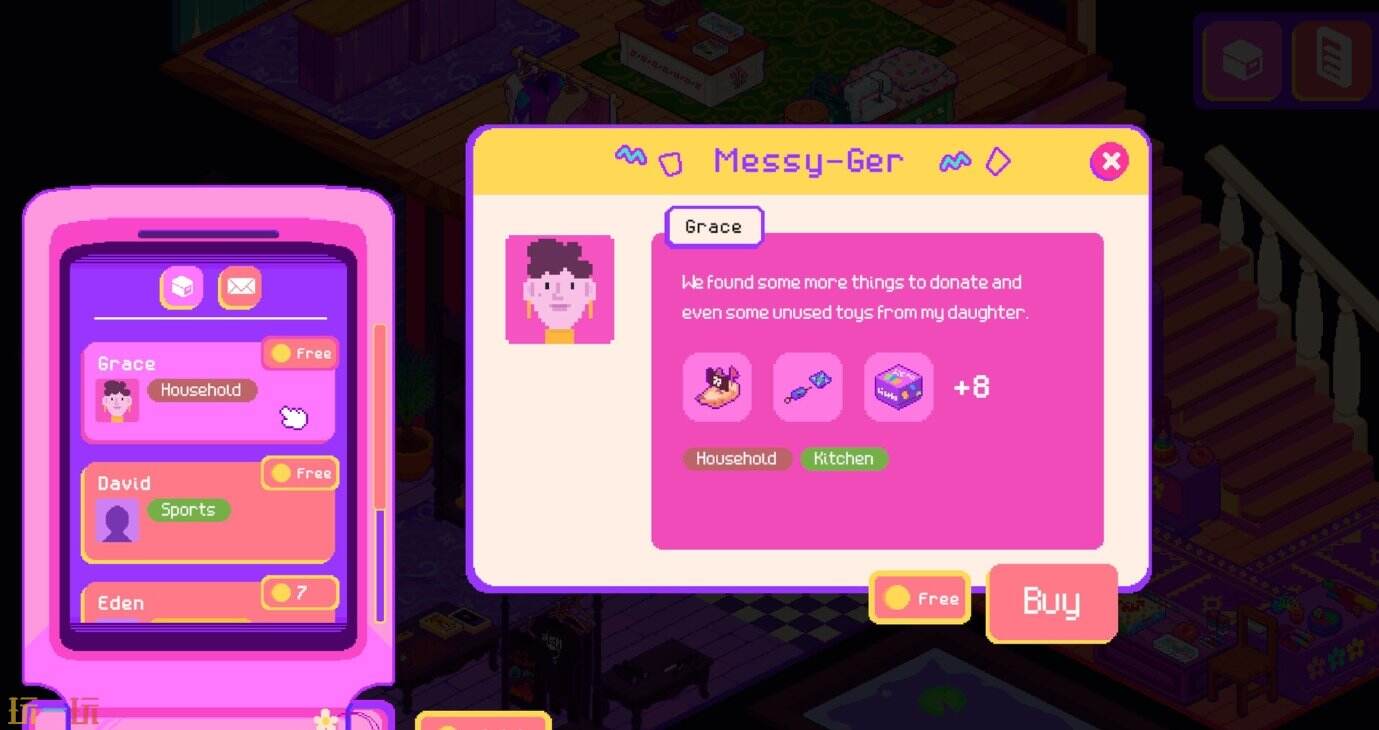Viewport: 1379px width, 730px height.
Task: Open the storage box button in top corner
Action: coord(1242,60)
